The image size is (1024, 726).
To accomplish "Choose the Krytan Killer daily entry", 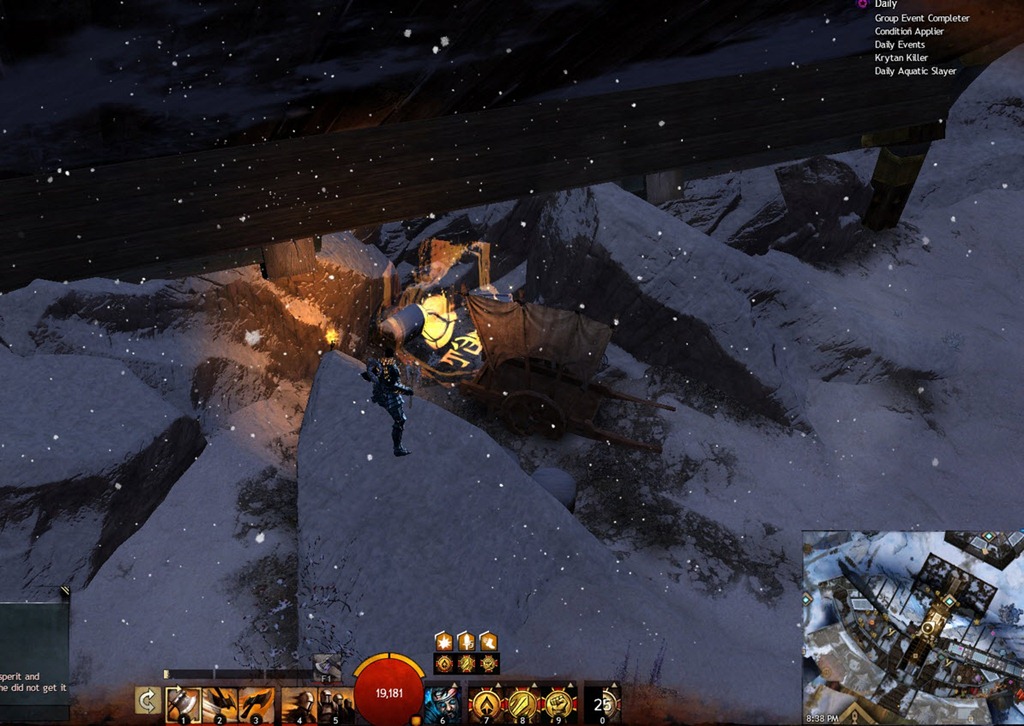I will (901, 58).
